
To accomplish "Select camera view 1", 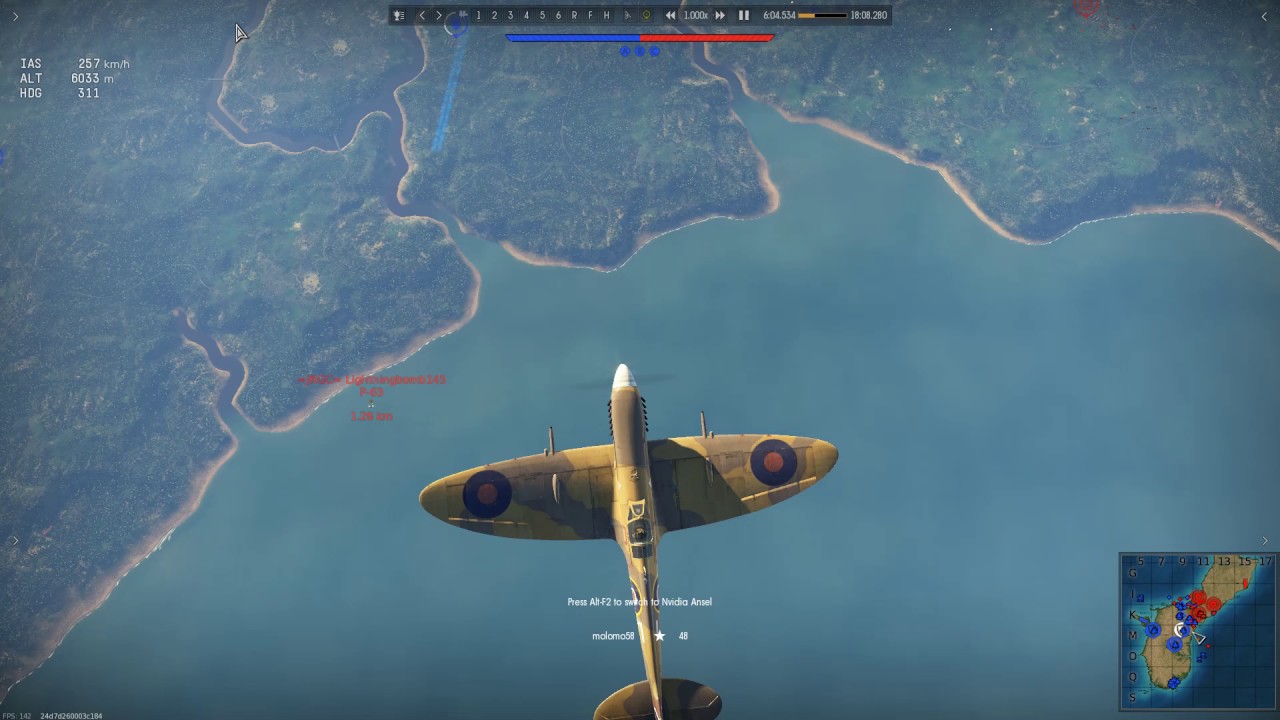I will pos(478,15).
